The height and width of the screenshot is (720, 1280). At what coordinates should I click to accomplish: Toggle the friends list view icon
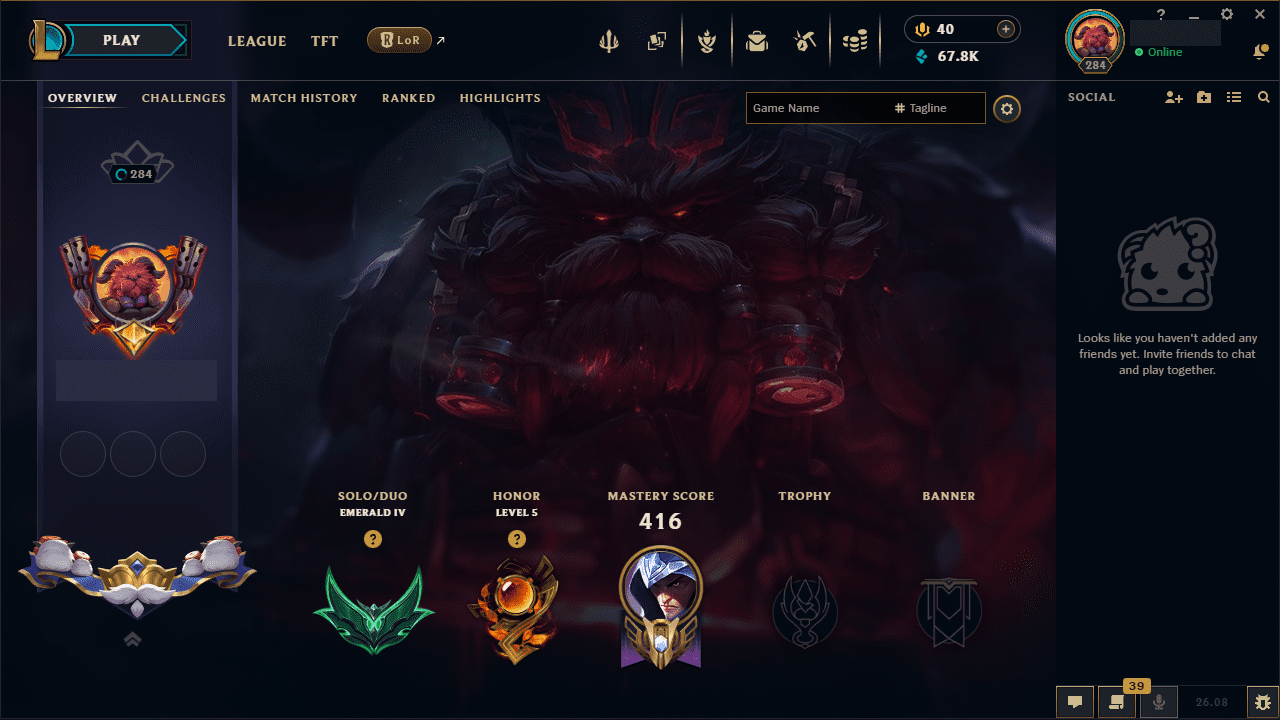point(1234,97)
